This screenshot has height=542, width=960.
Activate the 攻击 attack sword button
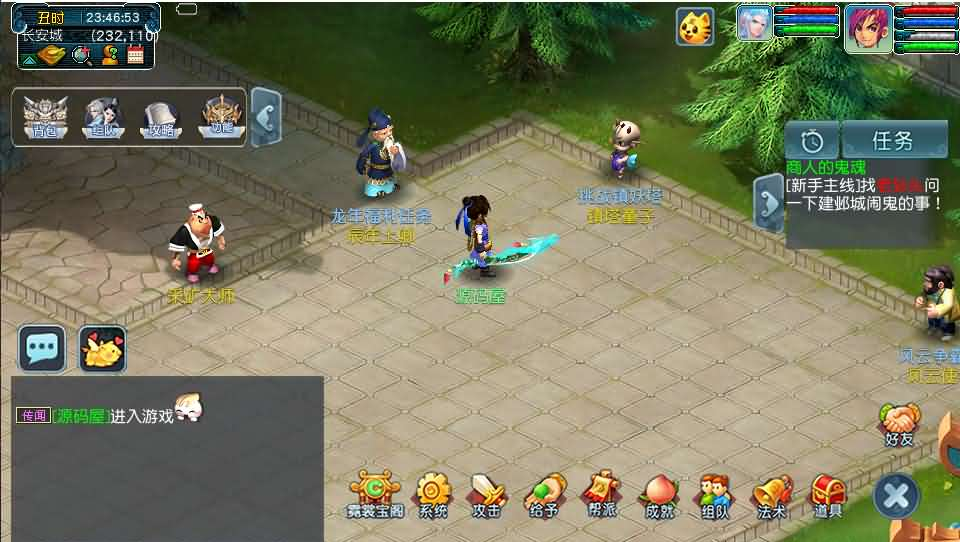click(x=487, y=493)
